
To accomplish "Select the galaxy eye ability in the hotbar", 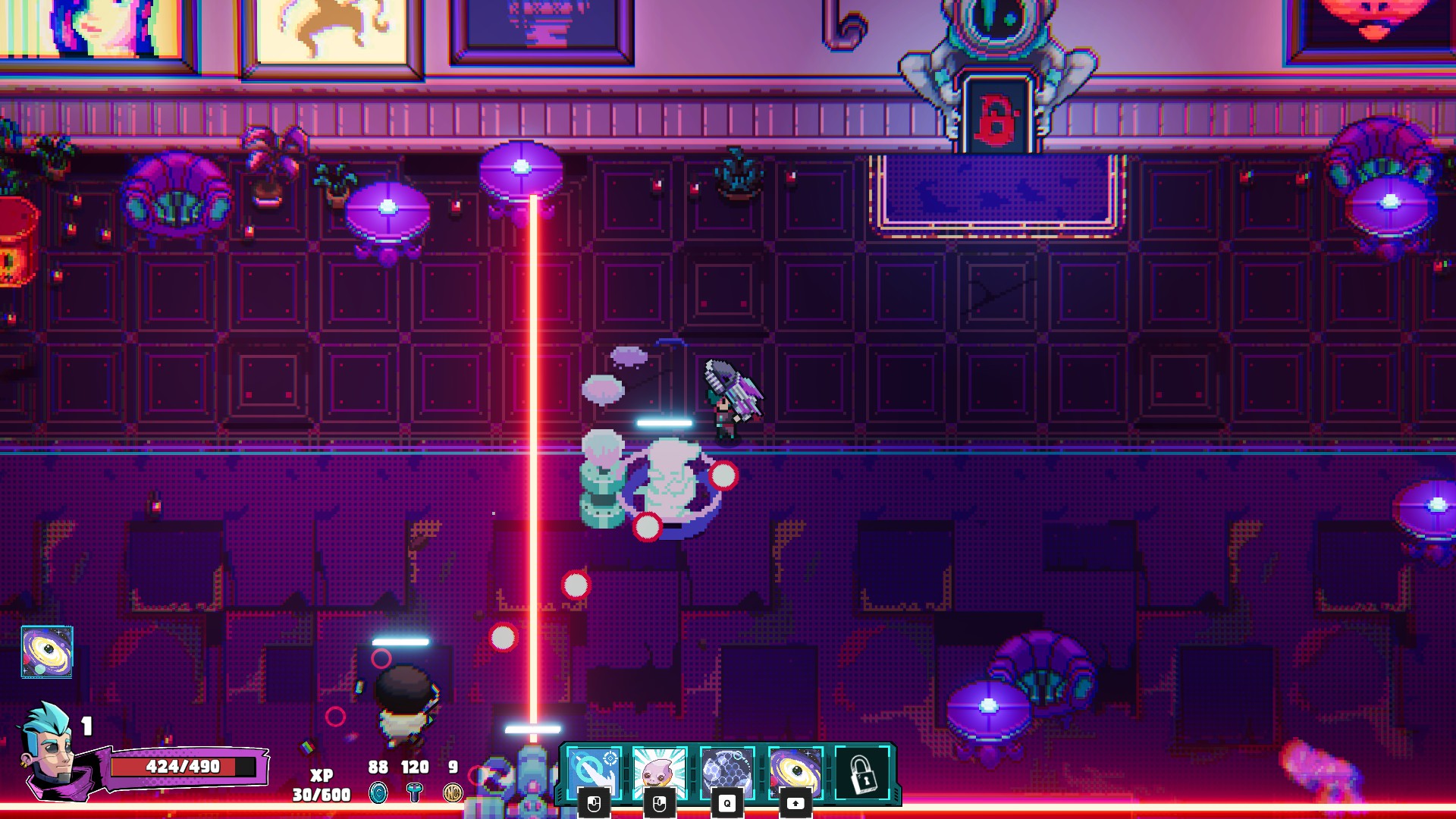I will (795, 773).
